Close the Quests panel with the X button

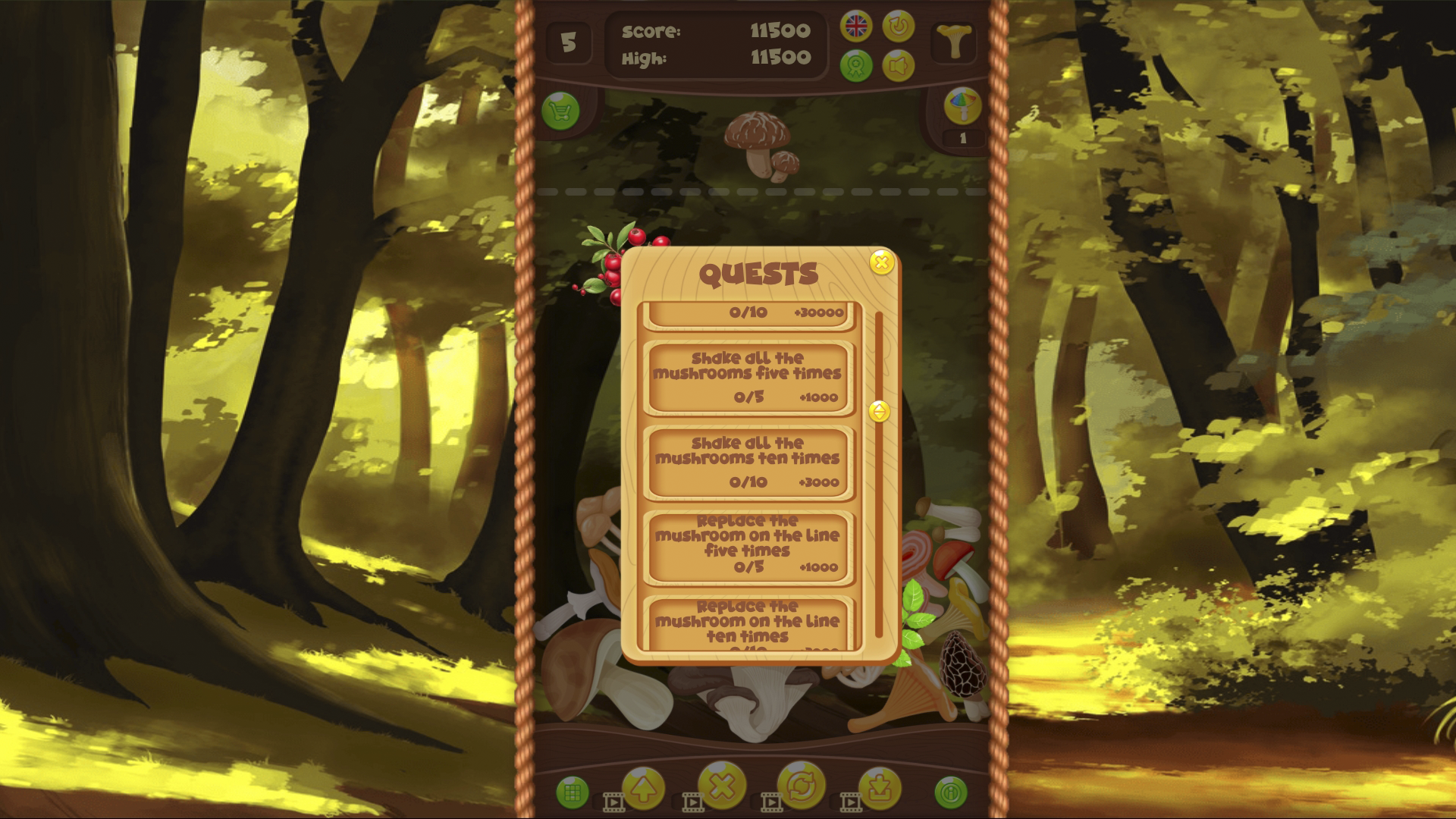[881, 263]
